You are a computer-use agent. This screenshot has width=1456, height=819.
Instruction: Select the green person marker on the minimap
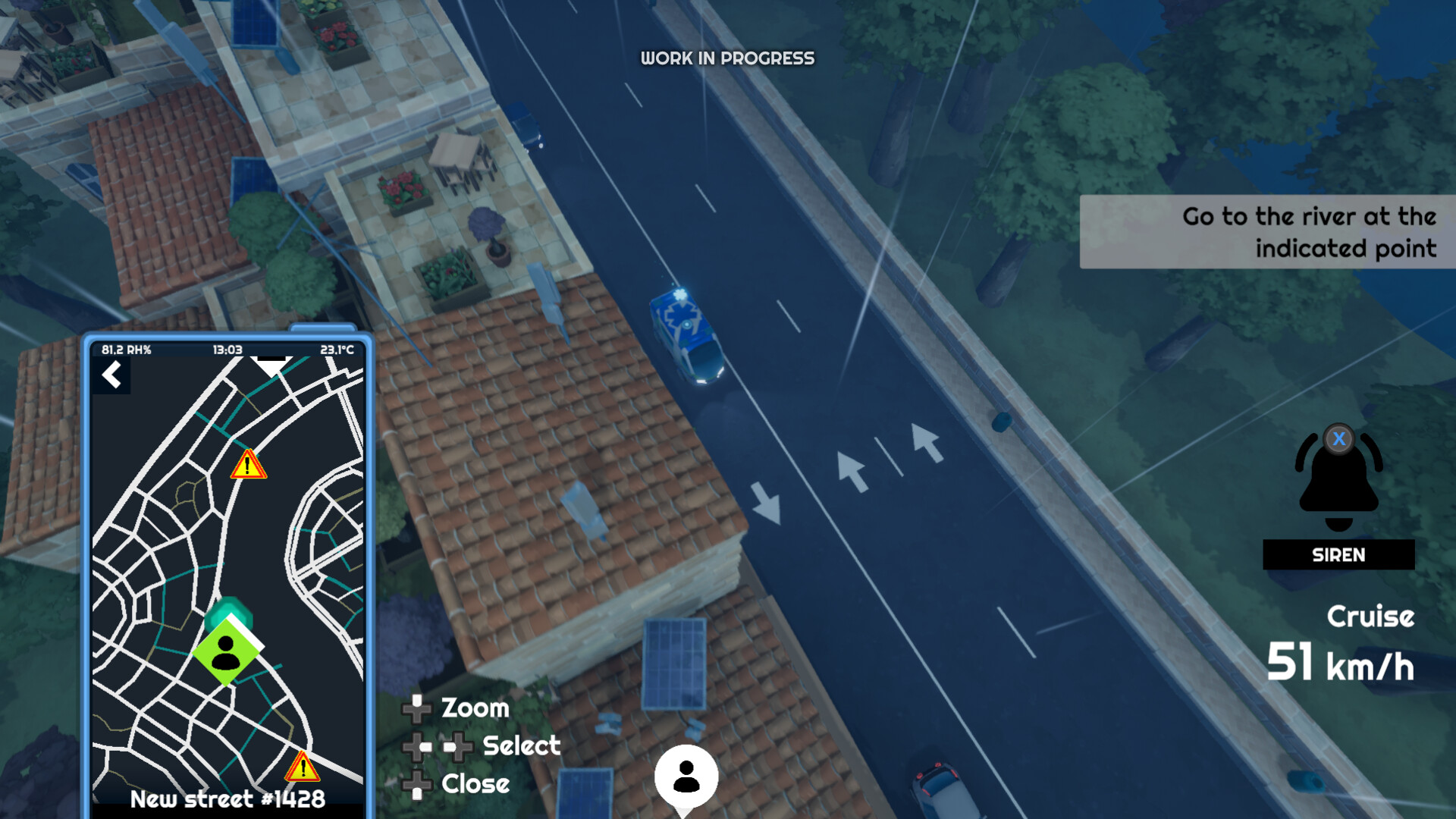tap(227, 652)
